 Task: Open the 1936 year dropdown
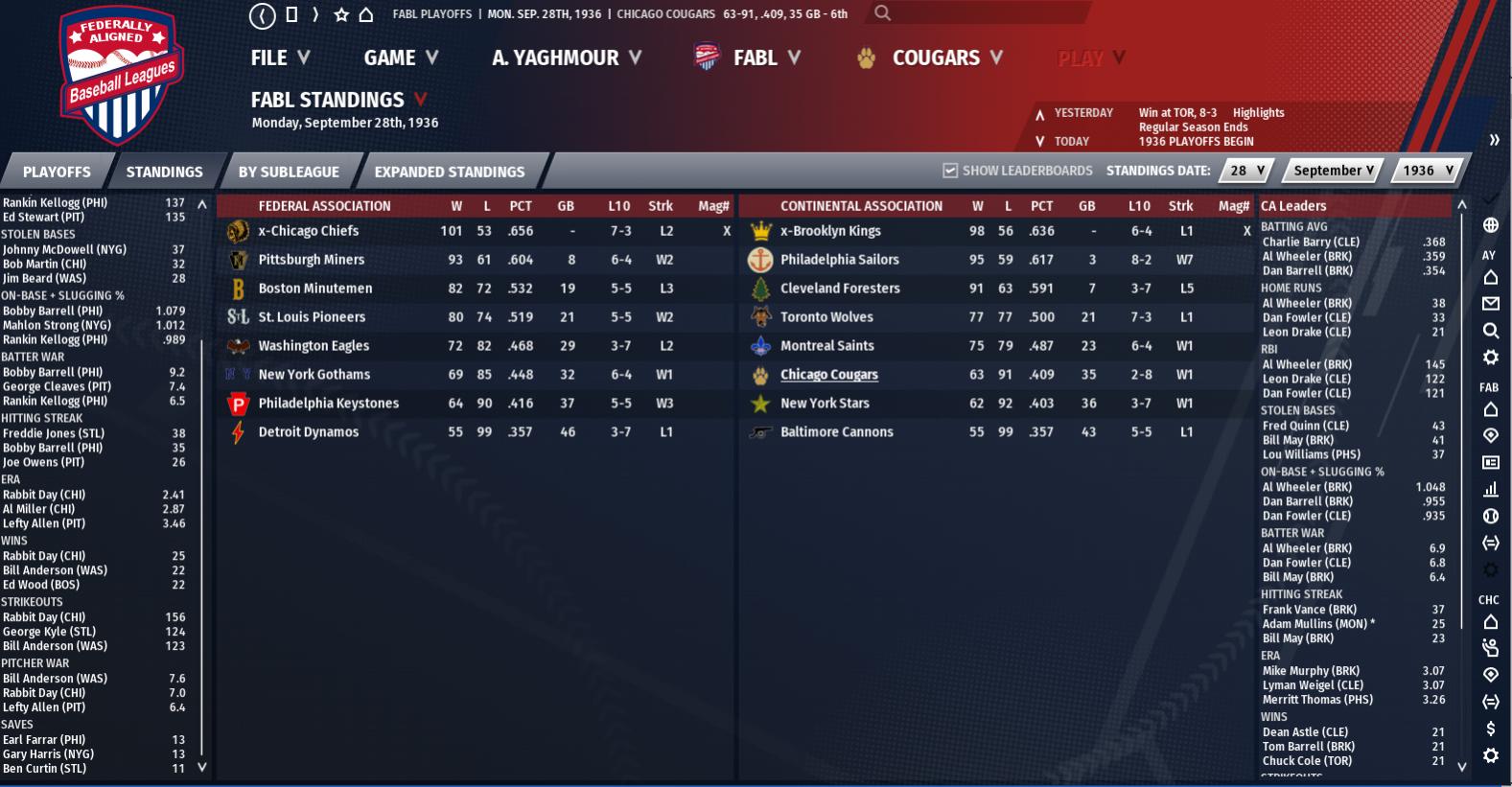(1428, 171)
